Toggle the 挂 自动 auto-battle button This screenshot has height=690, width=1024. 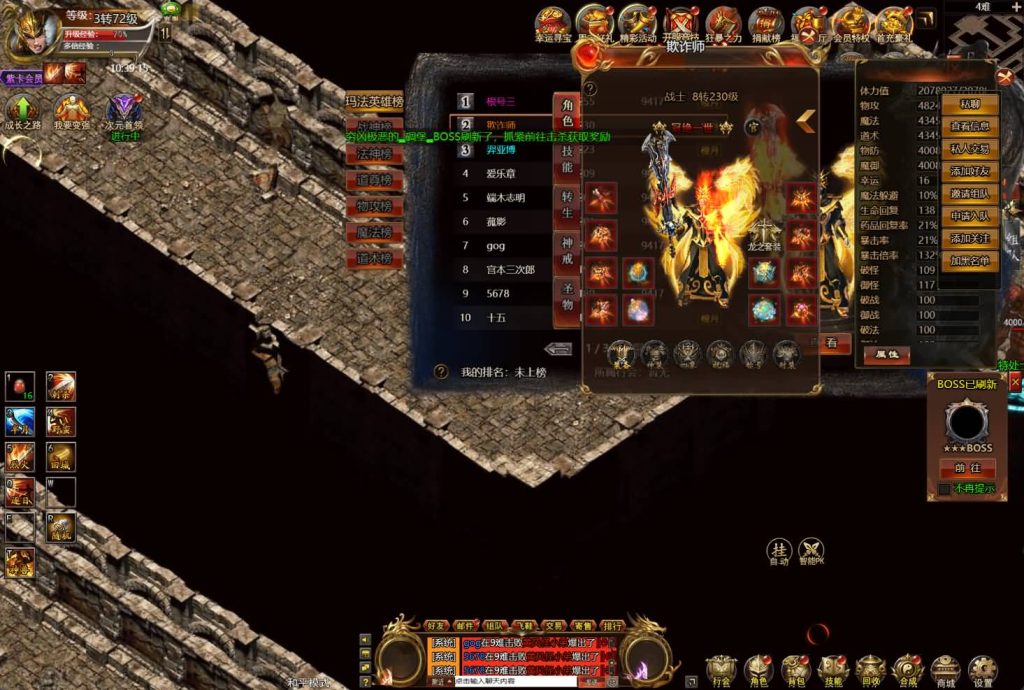coord(779,550)
